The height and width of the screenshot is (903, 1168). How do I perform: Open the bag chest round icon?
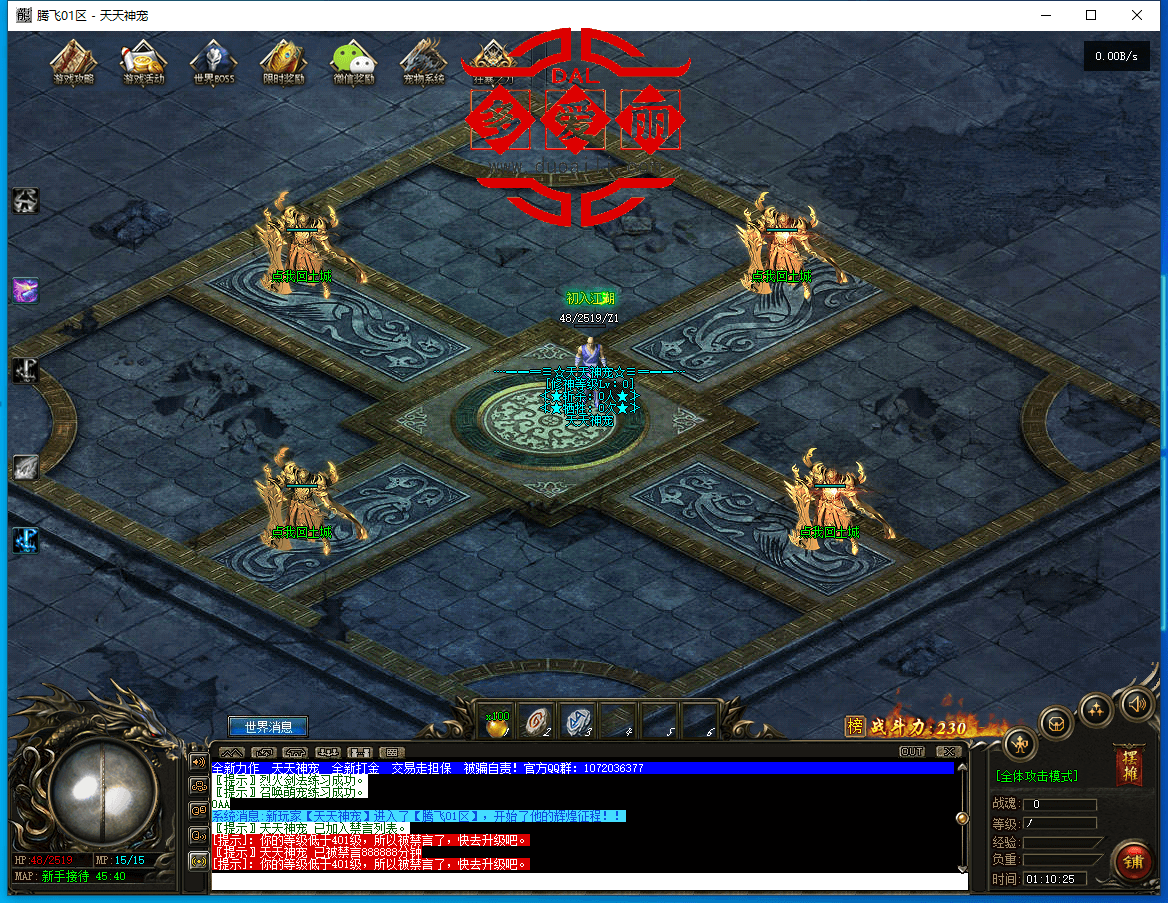(1057, 721)
